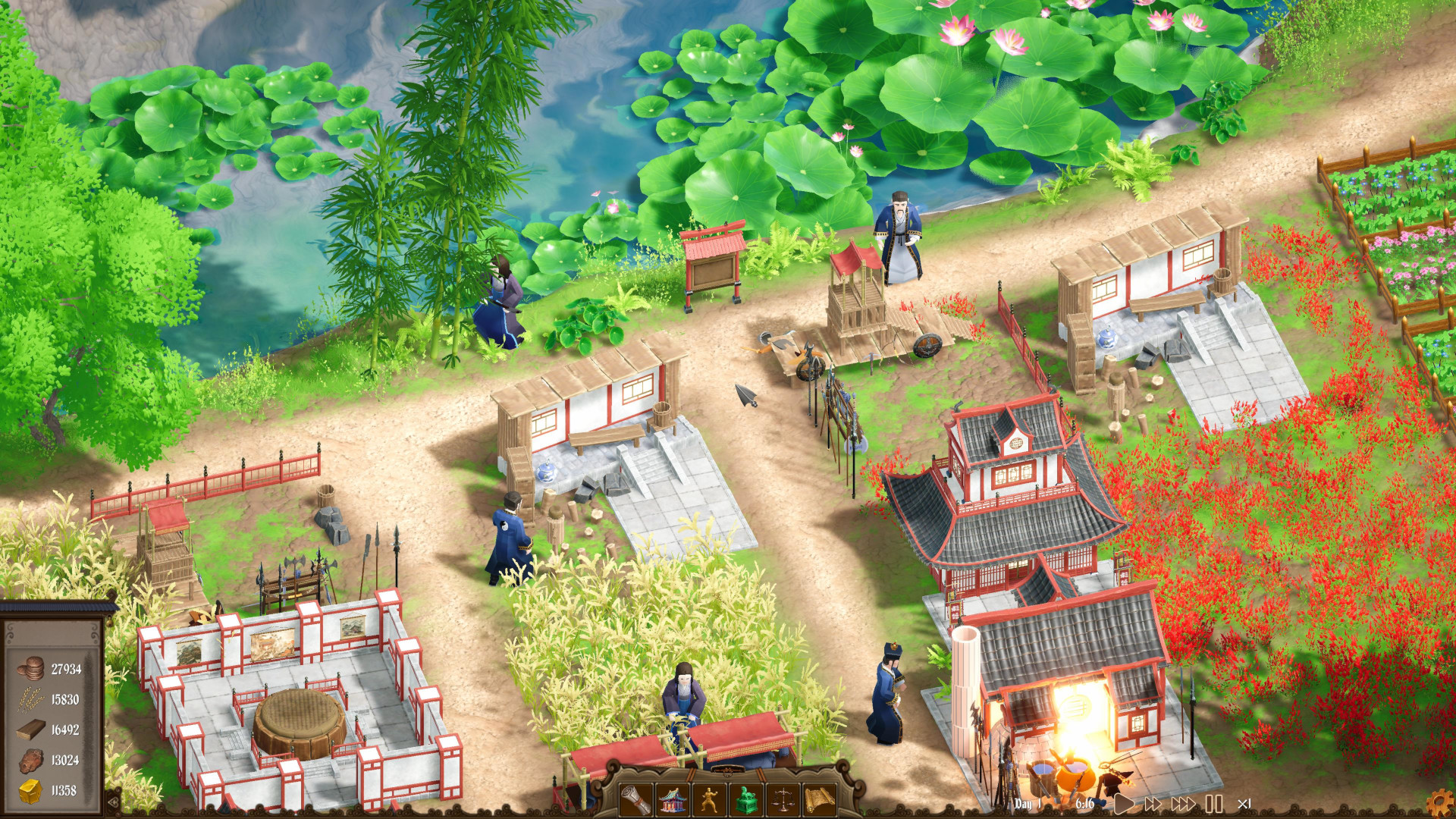Enable triple speed with the fast-forward arrows

click(1182, 802)
